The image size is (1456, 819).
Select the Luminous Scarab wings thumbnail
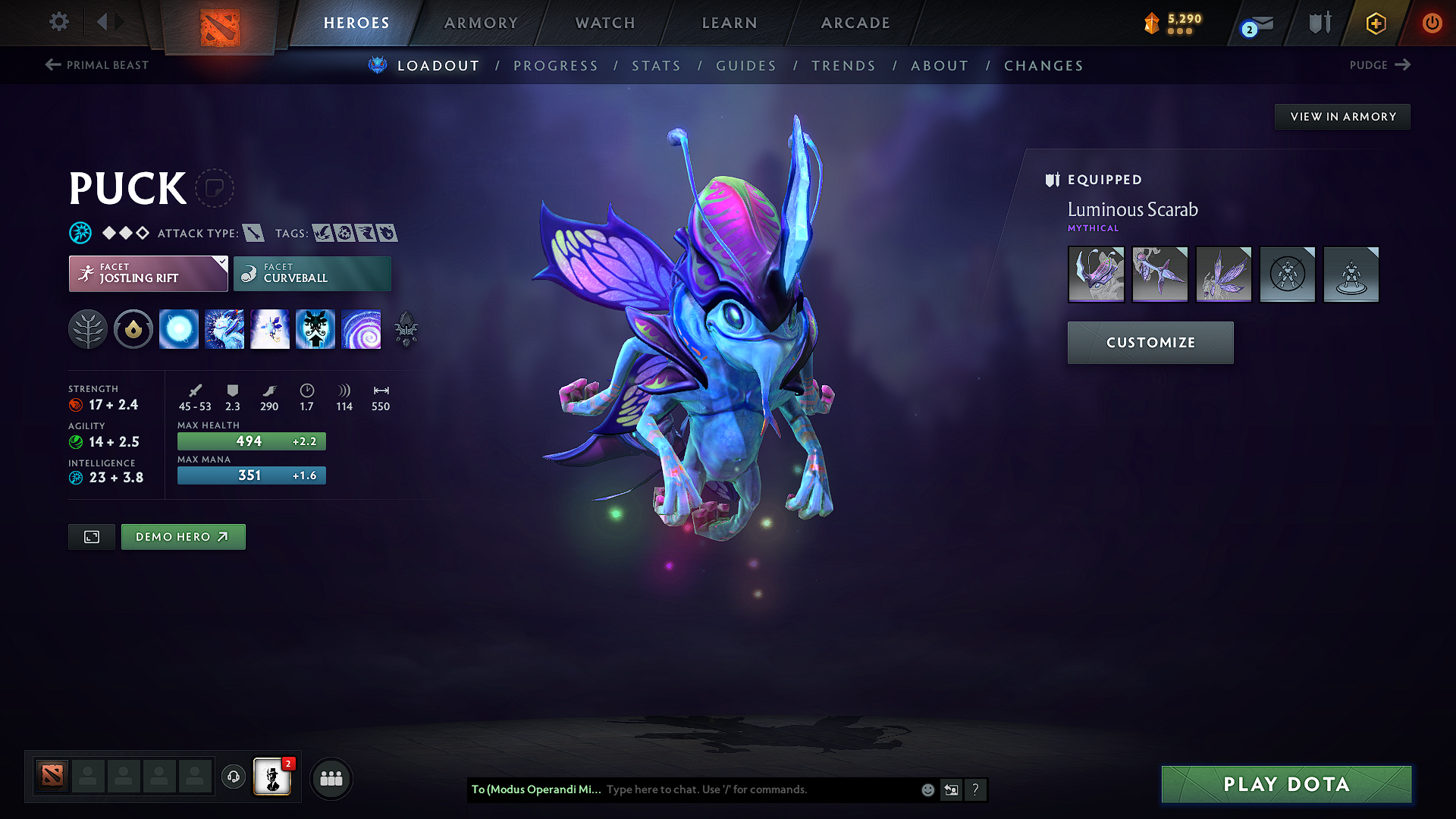tap(1223, 275)
